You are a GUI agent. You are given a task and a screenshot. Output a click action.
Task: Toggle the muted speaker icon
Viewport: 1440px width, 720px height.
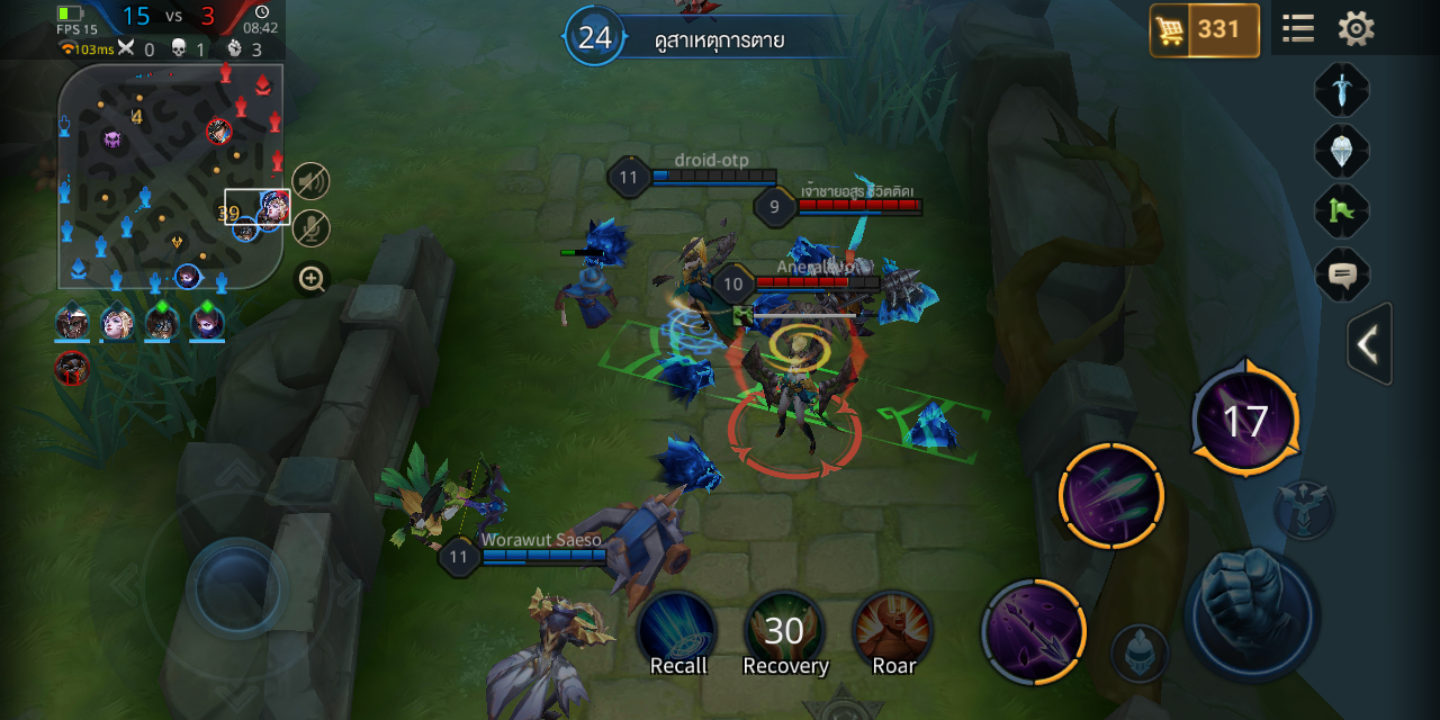pos(311,181)
